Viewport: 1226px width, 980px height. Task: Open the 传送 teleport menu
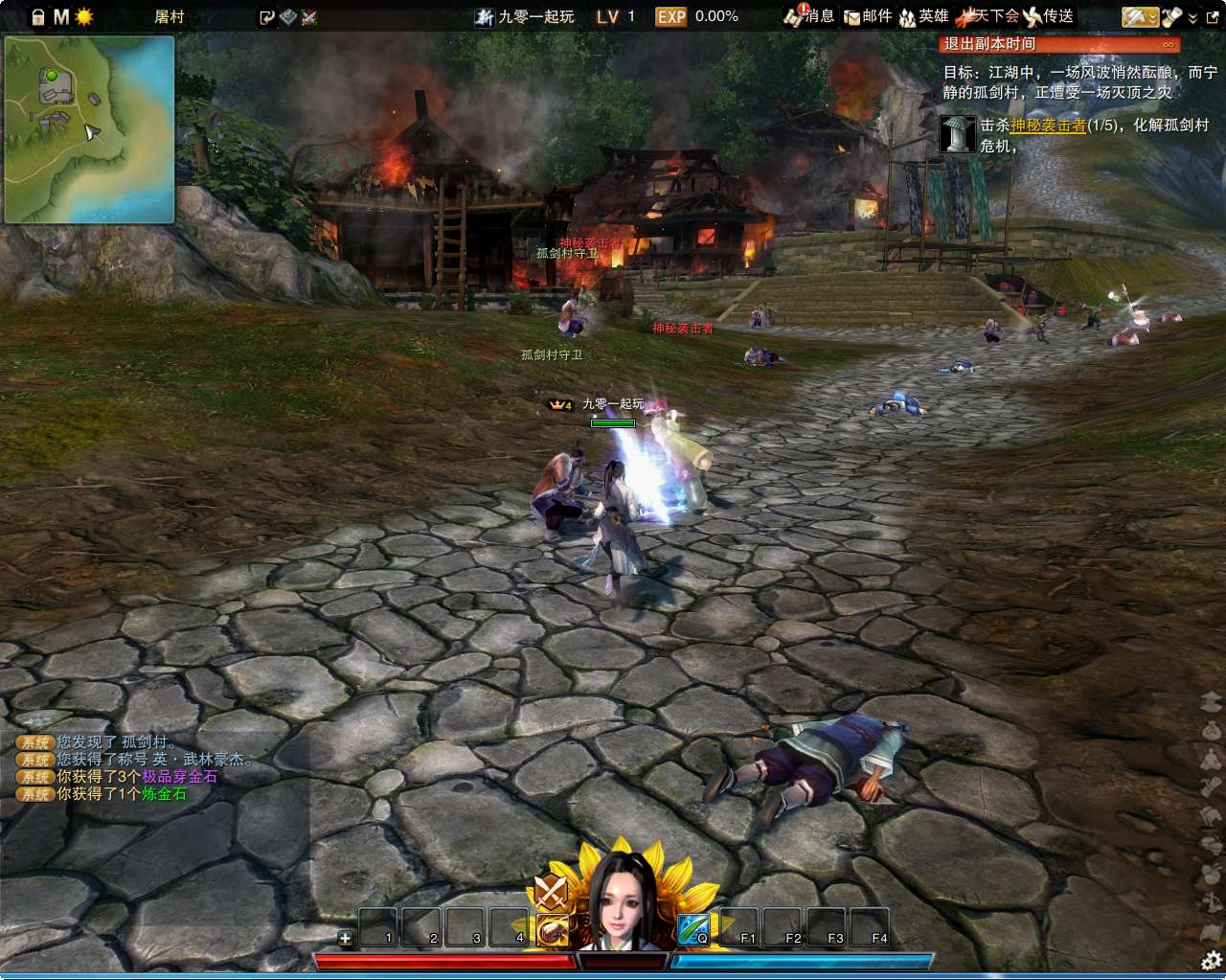pyautogui.click(x=1048, y=16)
